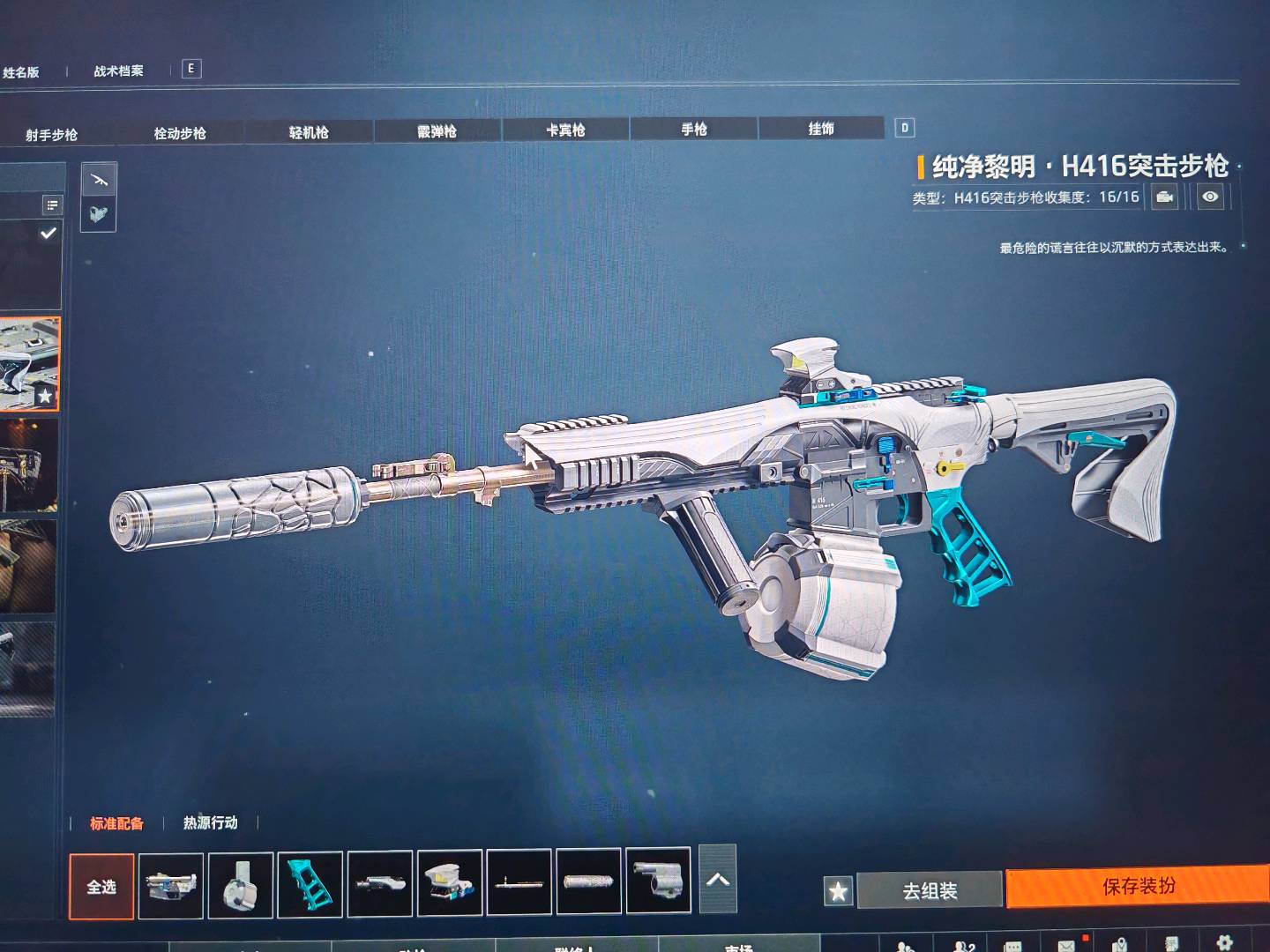Collapse the parts row with the arrow button
This screenshot has width=1270, height=952.
pyautogui.click(x=718, y=879)
